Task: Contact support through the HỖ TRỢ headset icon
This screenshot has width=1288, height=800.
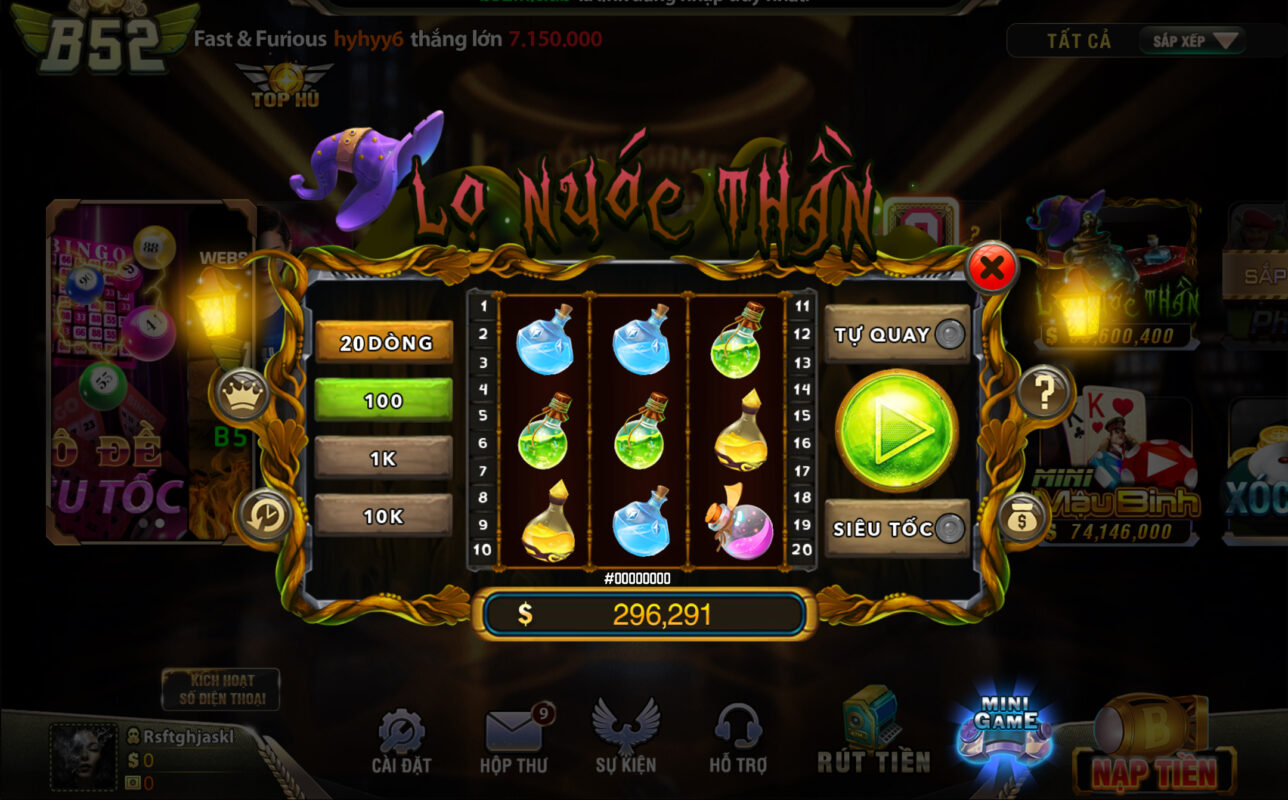Action: pyautogui.click(x=738, y=728)
